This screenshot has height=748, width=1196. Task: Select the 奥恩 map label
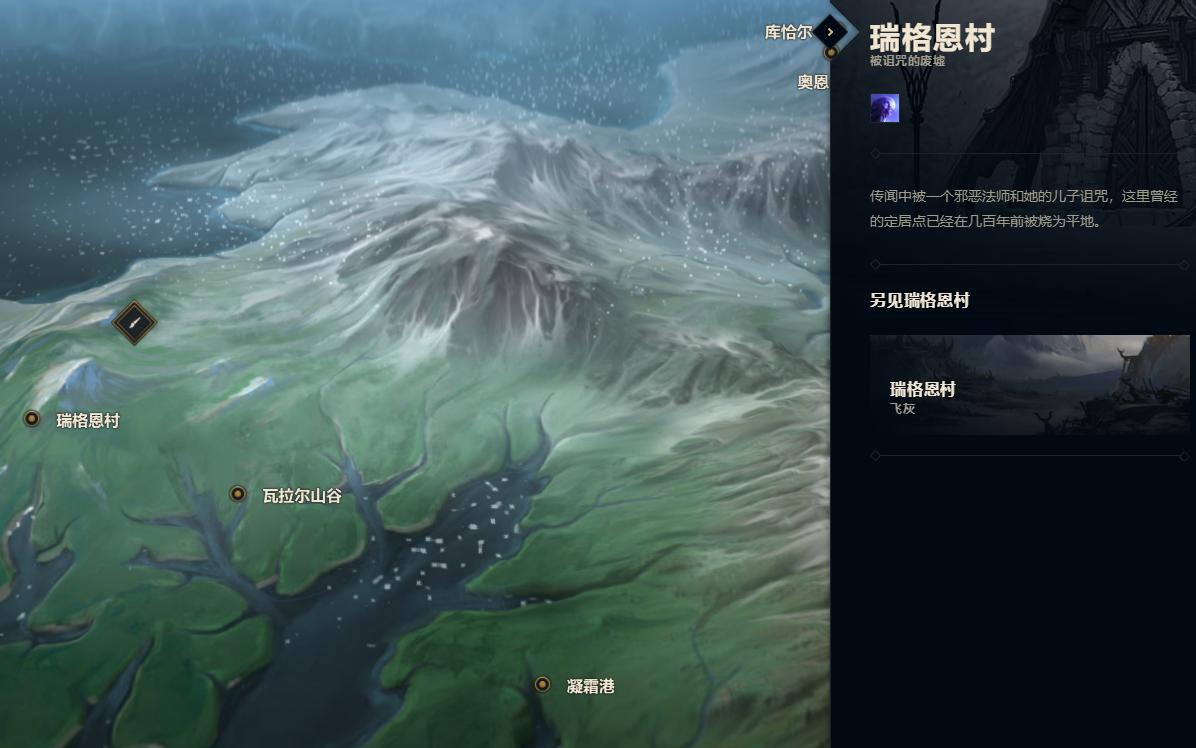point(812,82)
